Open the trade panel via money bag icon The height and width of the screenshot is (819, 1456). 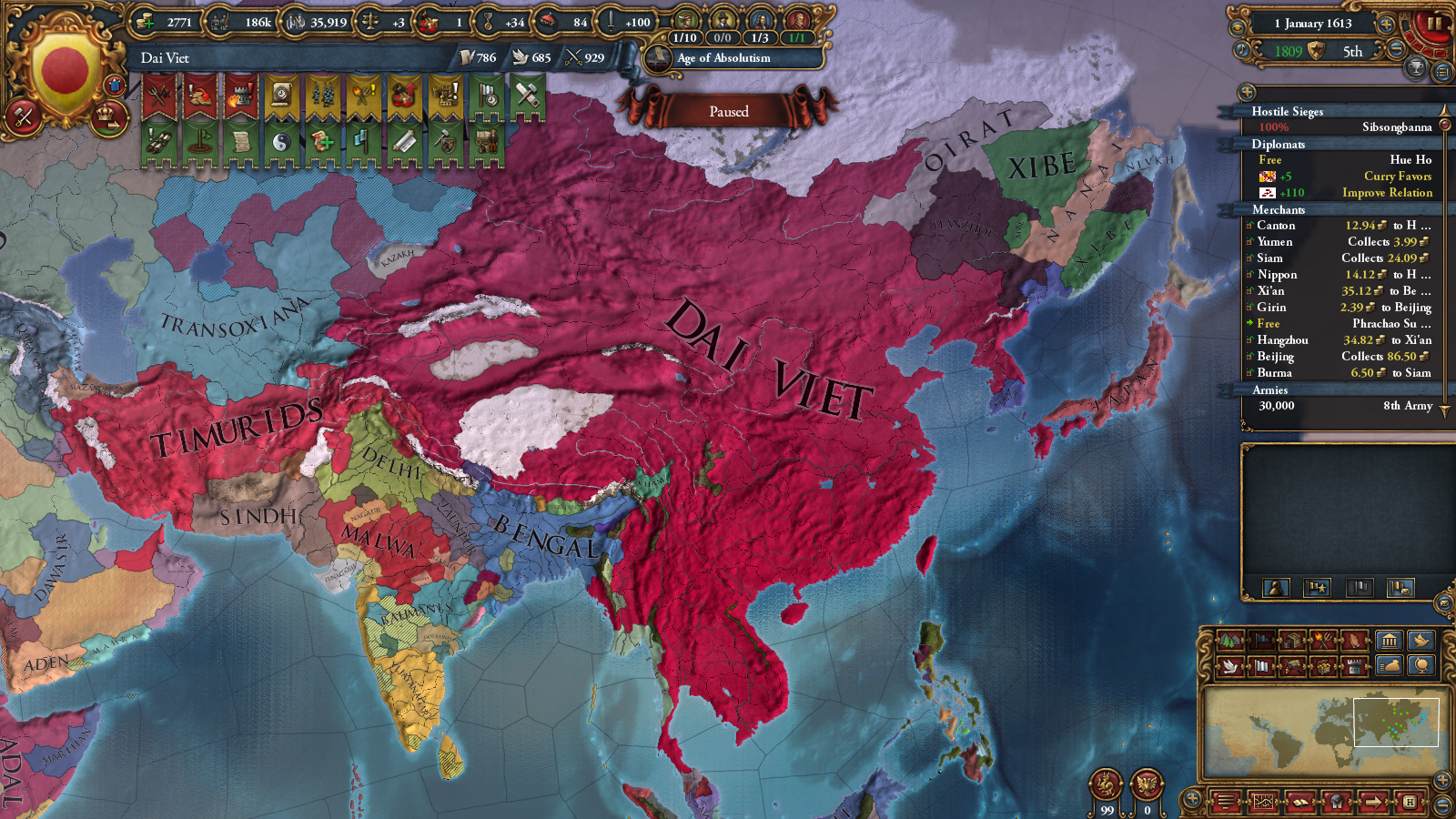pyautogui.click(x=1390, y=667)
